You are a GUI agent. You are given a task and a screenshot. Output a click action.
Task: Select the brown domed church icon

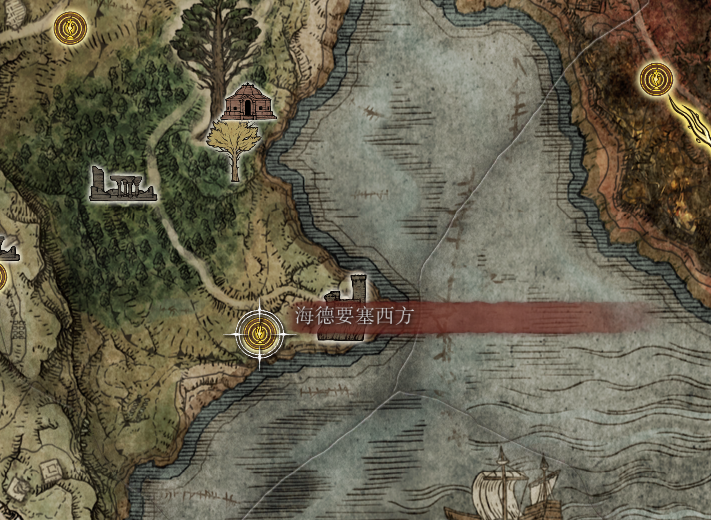(x=247, y=101)
